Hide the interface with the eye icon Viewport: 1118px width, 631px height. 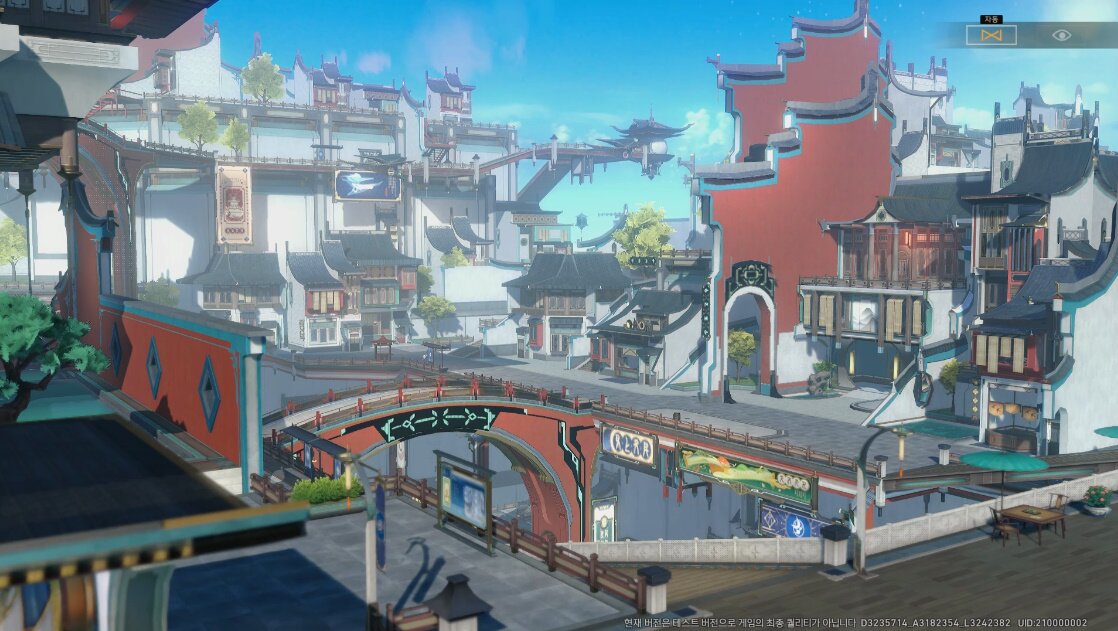tap(1061, 35)
